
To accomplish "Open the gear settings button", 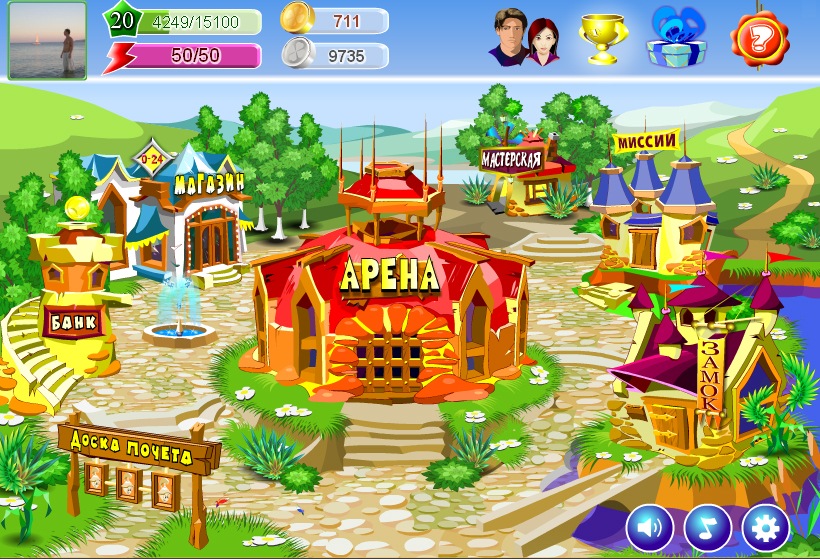I will (x=766, y=526).
